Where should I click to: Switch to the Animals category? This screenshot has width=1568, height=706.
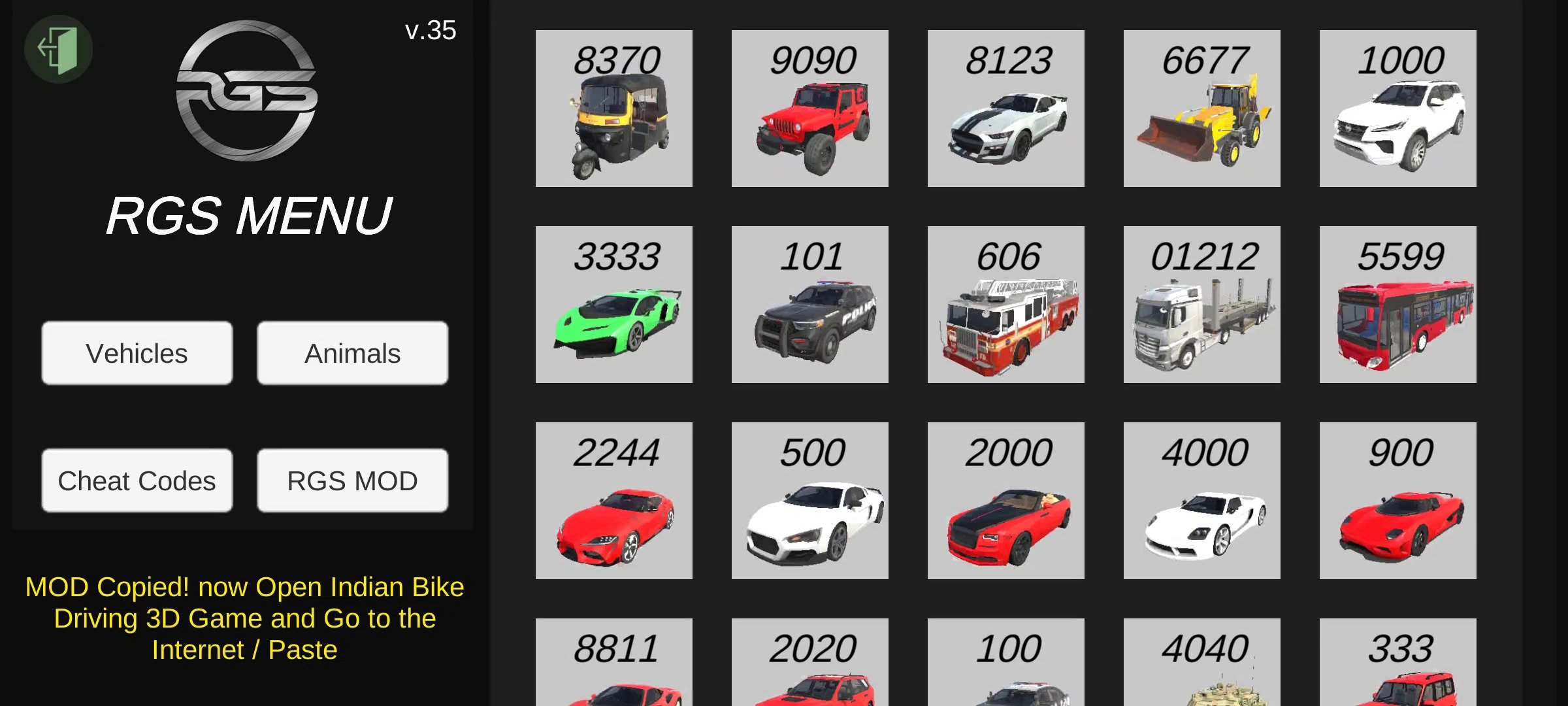pyautogui.click(x=352, y=353)
